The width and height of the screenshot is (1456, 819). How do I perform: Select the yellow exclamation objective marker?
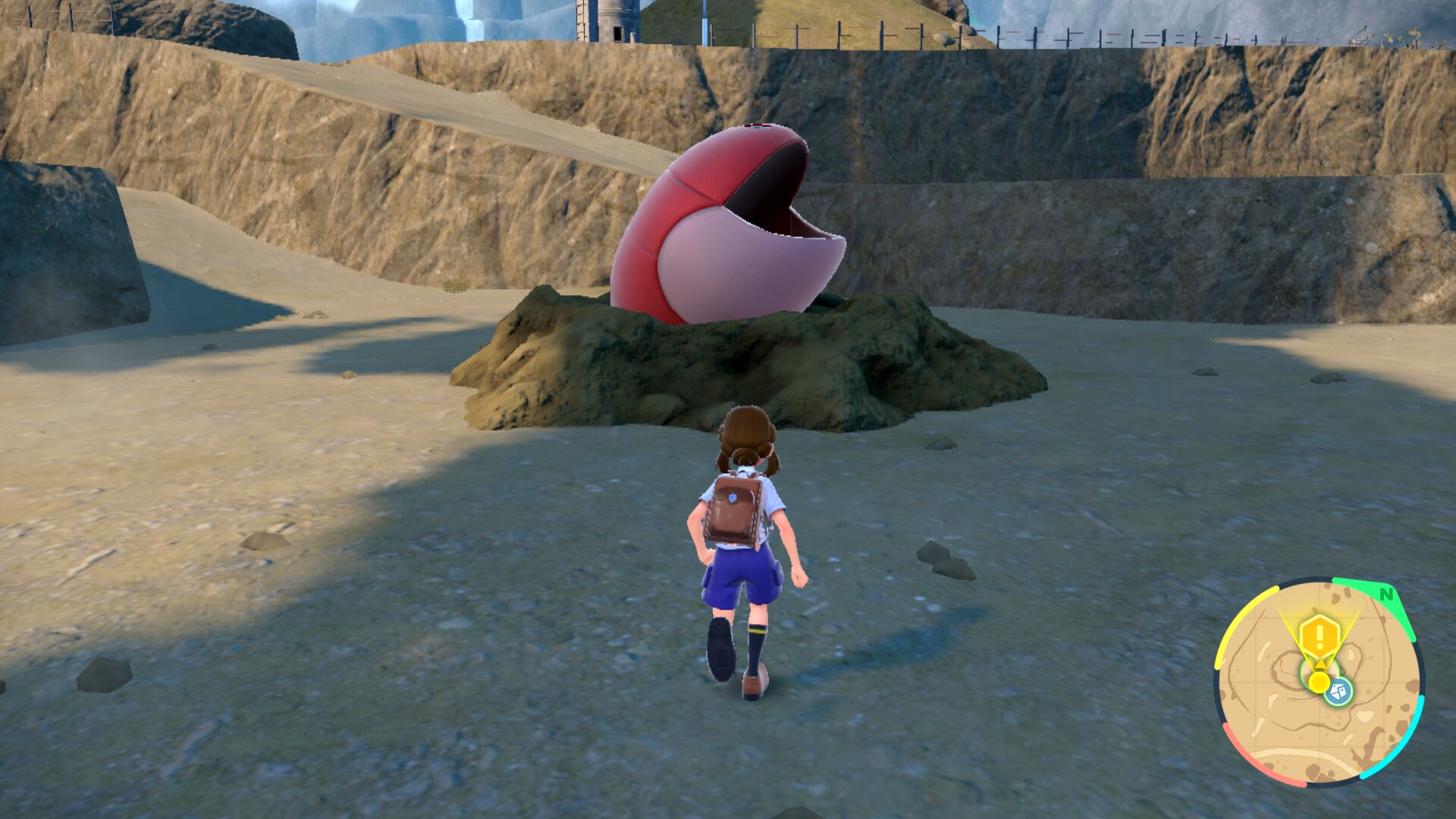pos(1319,632)
